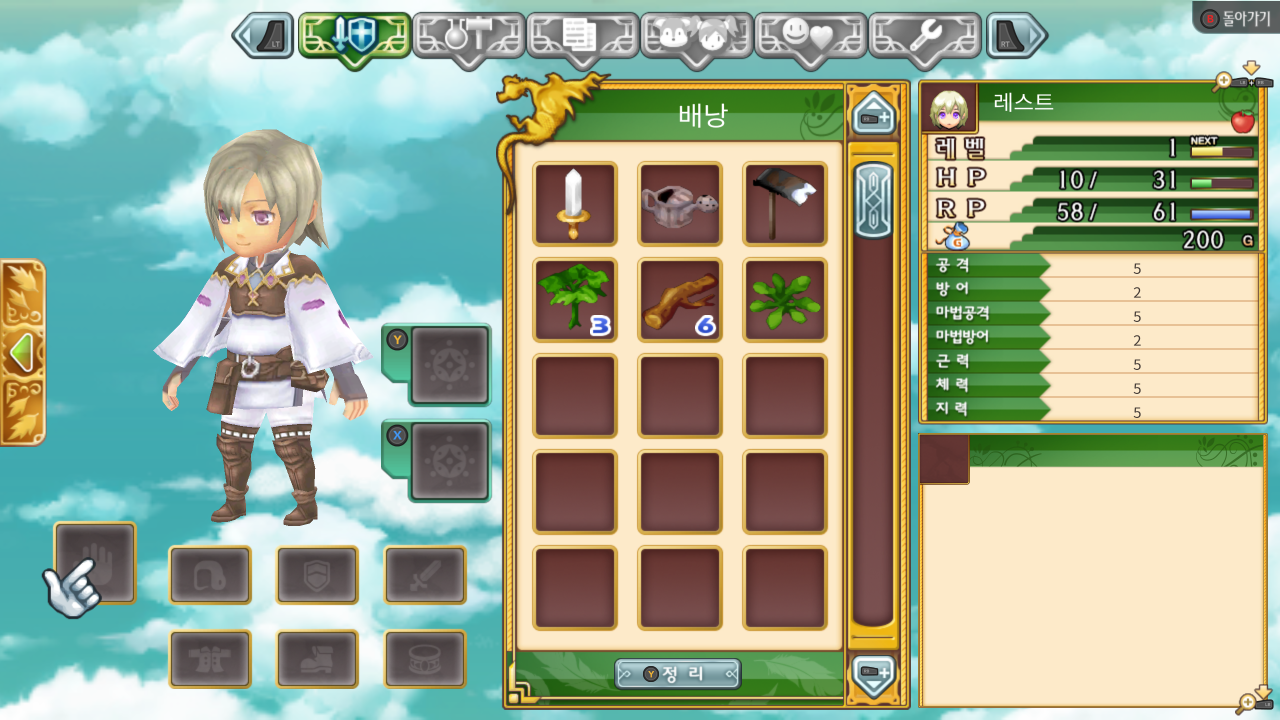Choose the hoe in the backpack
Viewport: 1280px width, 720px height.
point(785,204)
